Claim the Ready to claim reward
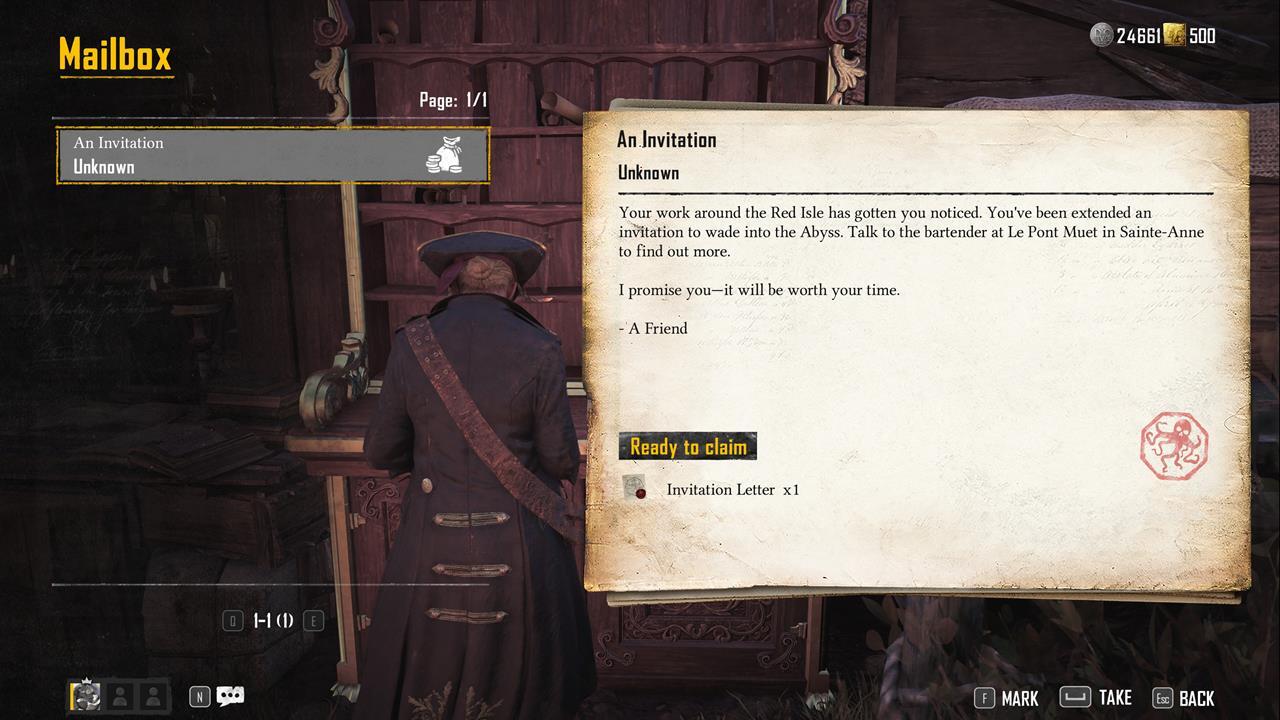 pos(688,447)
